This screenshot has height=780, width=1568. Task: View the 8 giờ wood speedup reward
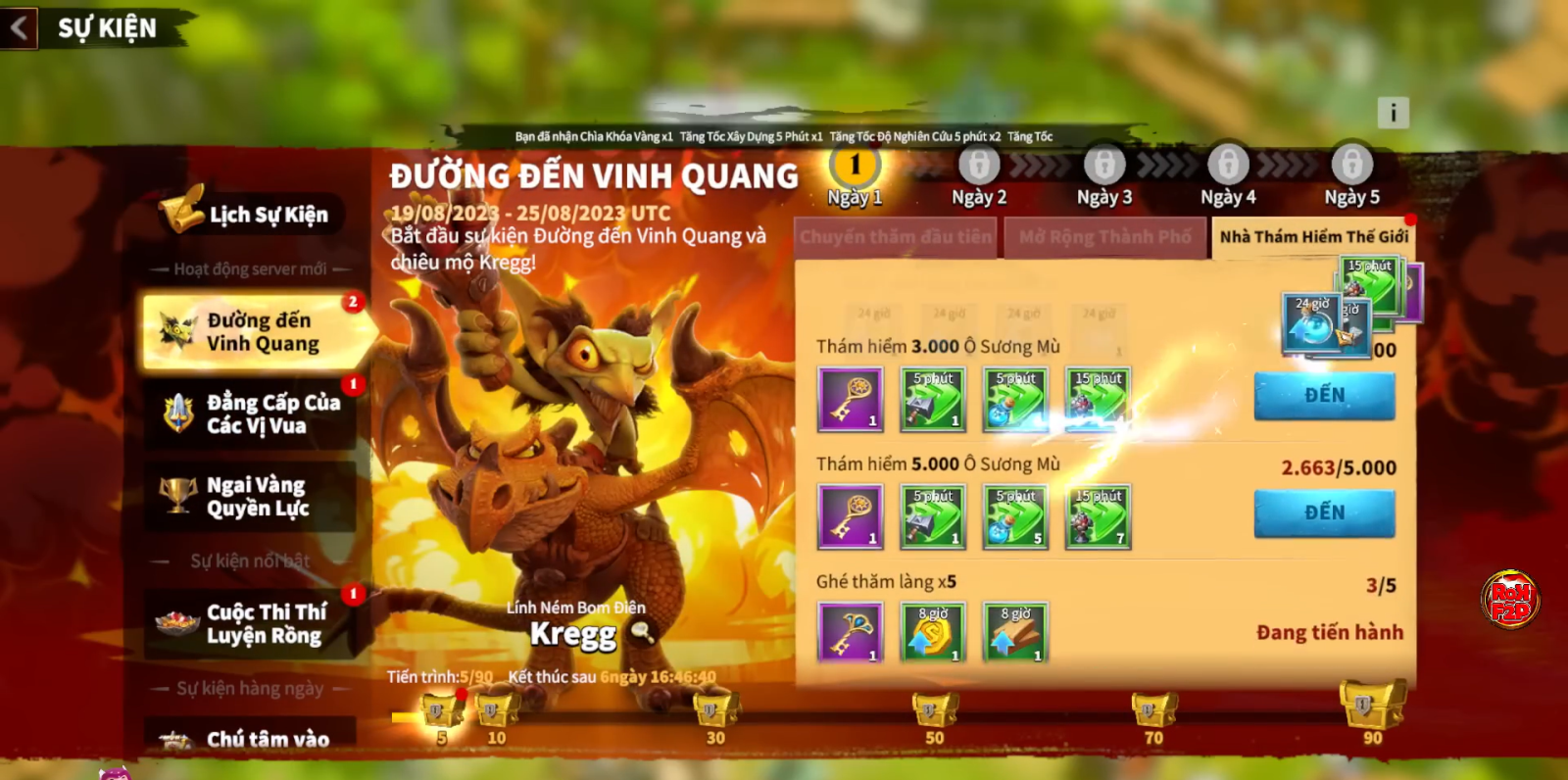[1016, 633]
